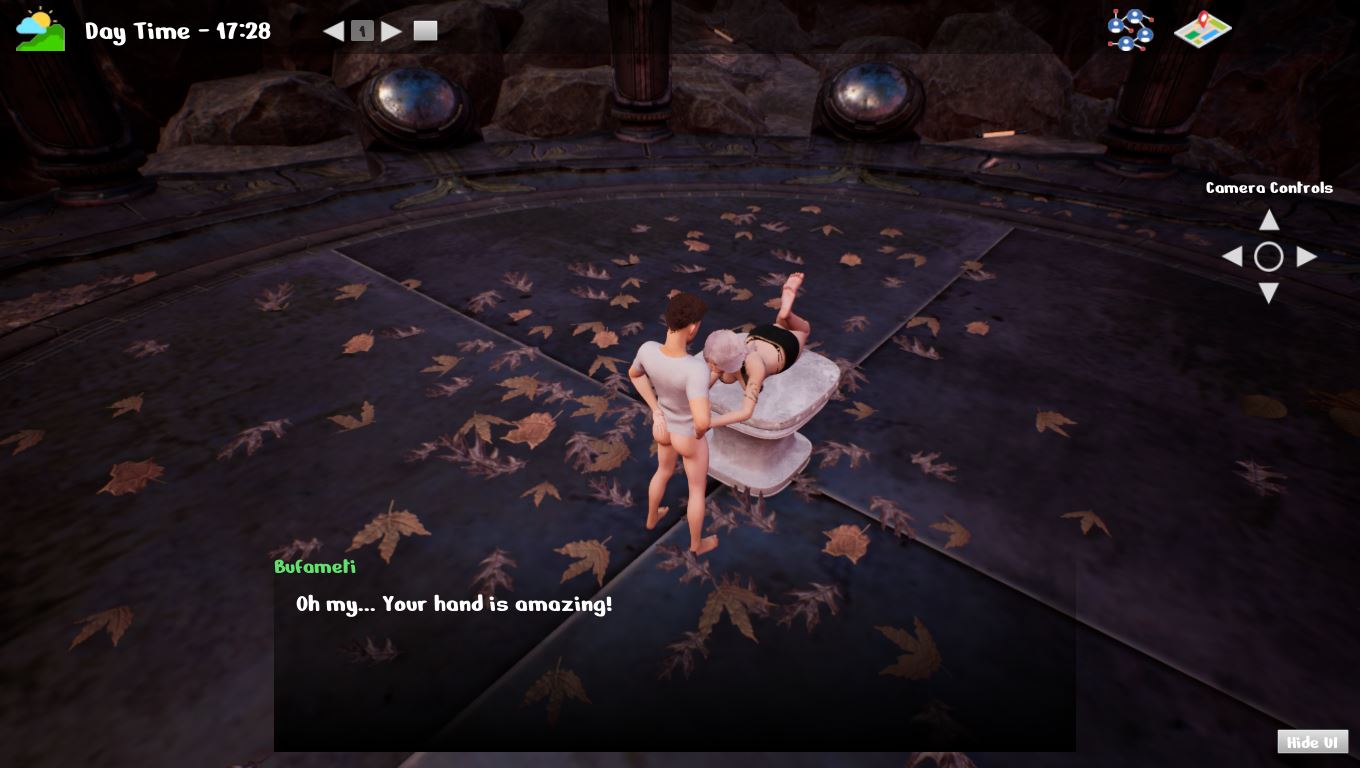Open the relationship network icon
Image resolution: width=1360 pixels, height=768 pixels.
tap(1130, 30)
